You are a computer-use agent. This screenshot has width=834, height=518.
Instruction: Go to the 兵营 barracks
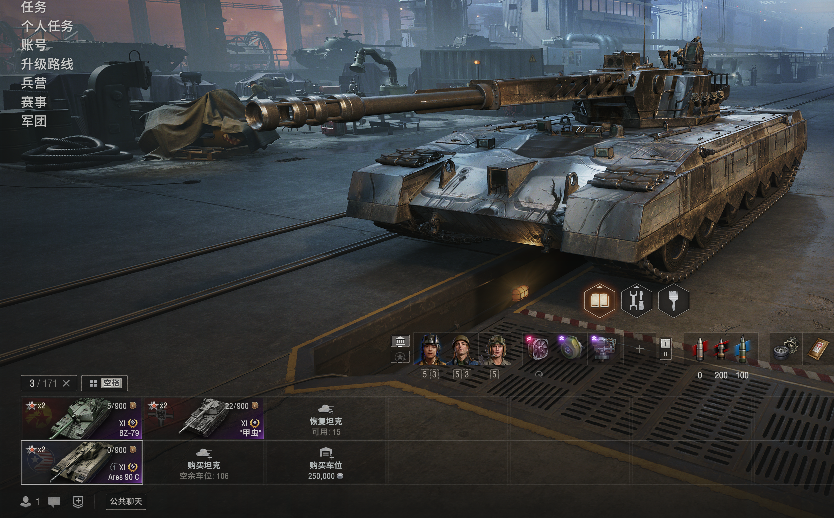tap(34, 83)
